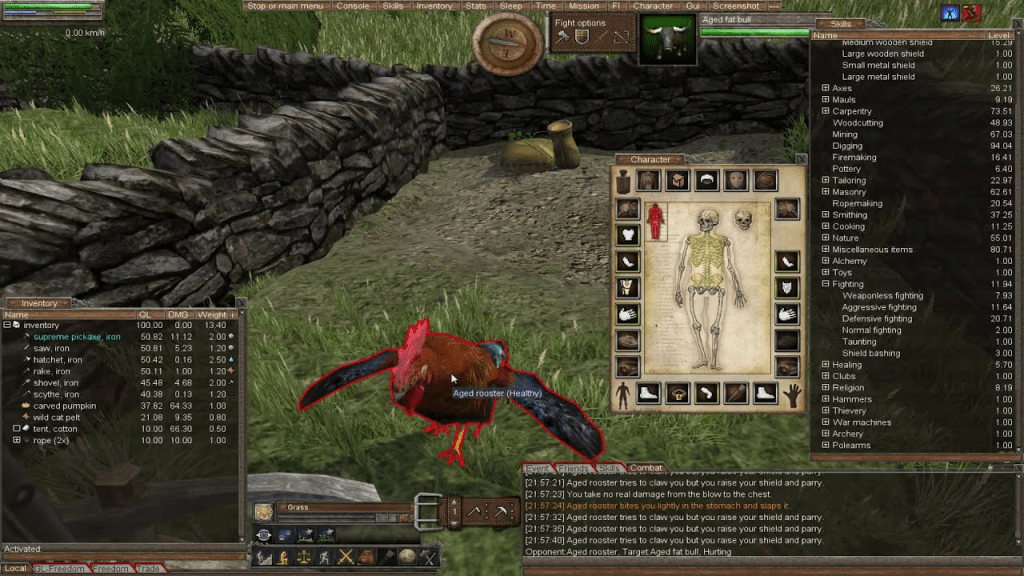
Task: Take a screenshot via the Screenshot button
Action: coord(735,6)
